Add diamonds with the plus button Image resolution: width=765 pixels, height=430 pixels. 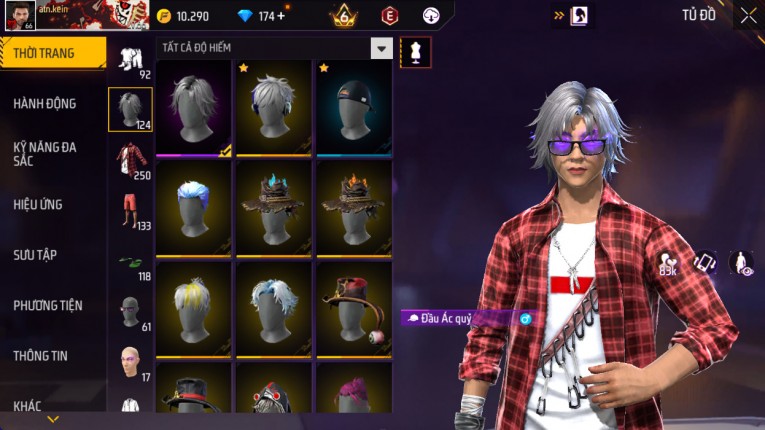pos(280,16)
